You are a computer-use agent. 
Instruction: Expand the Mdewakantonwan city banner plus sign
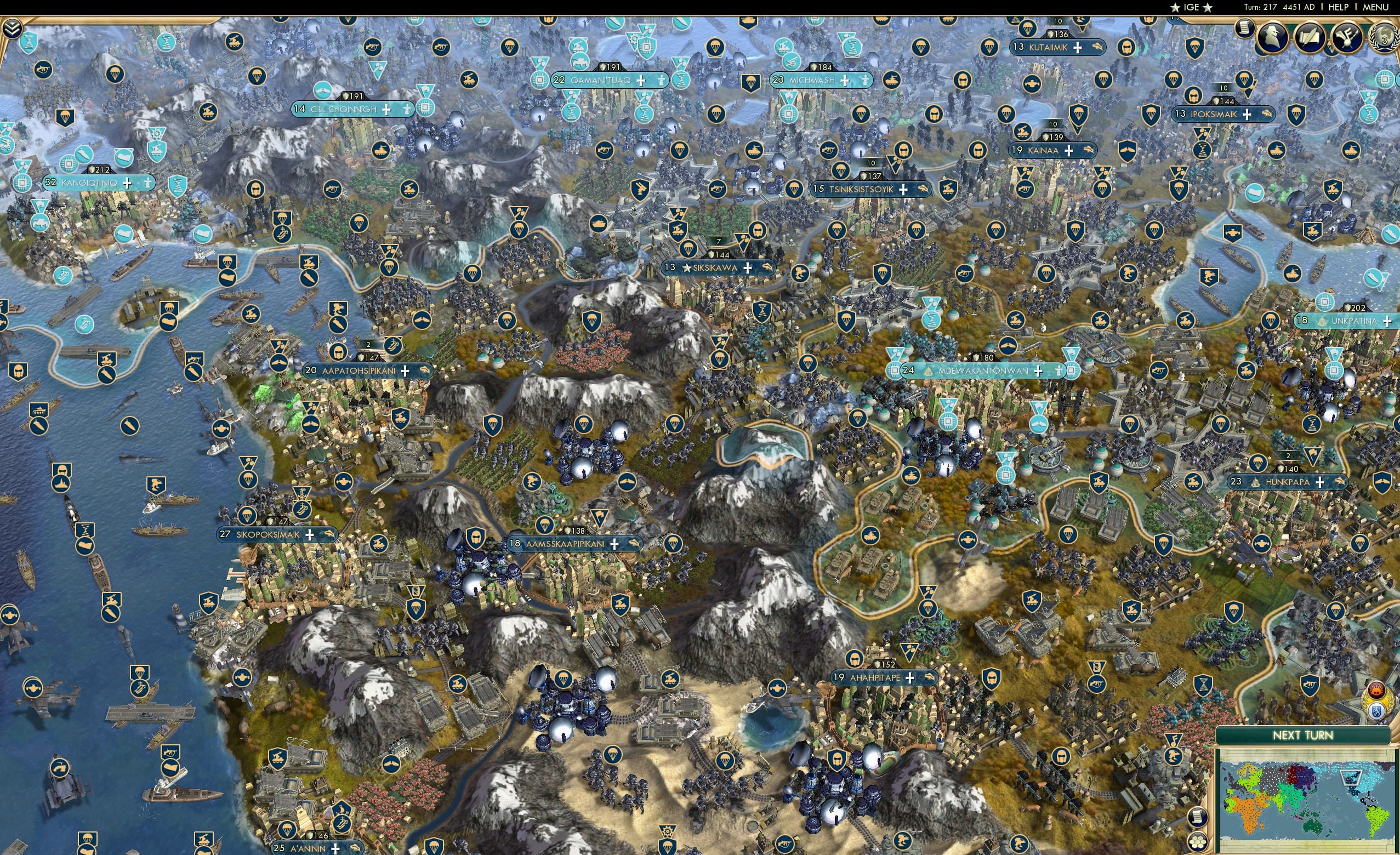[x=1038, y=371]
